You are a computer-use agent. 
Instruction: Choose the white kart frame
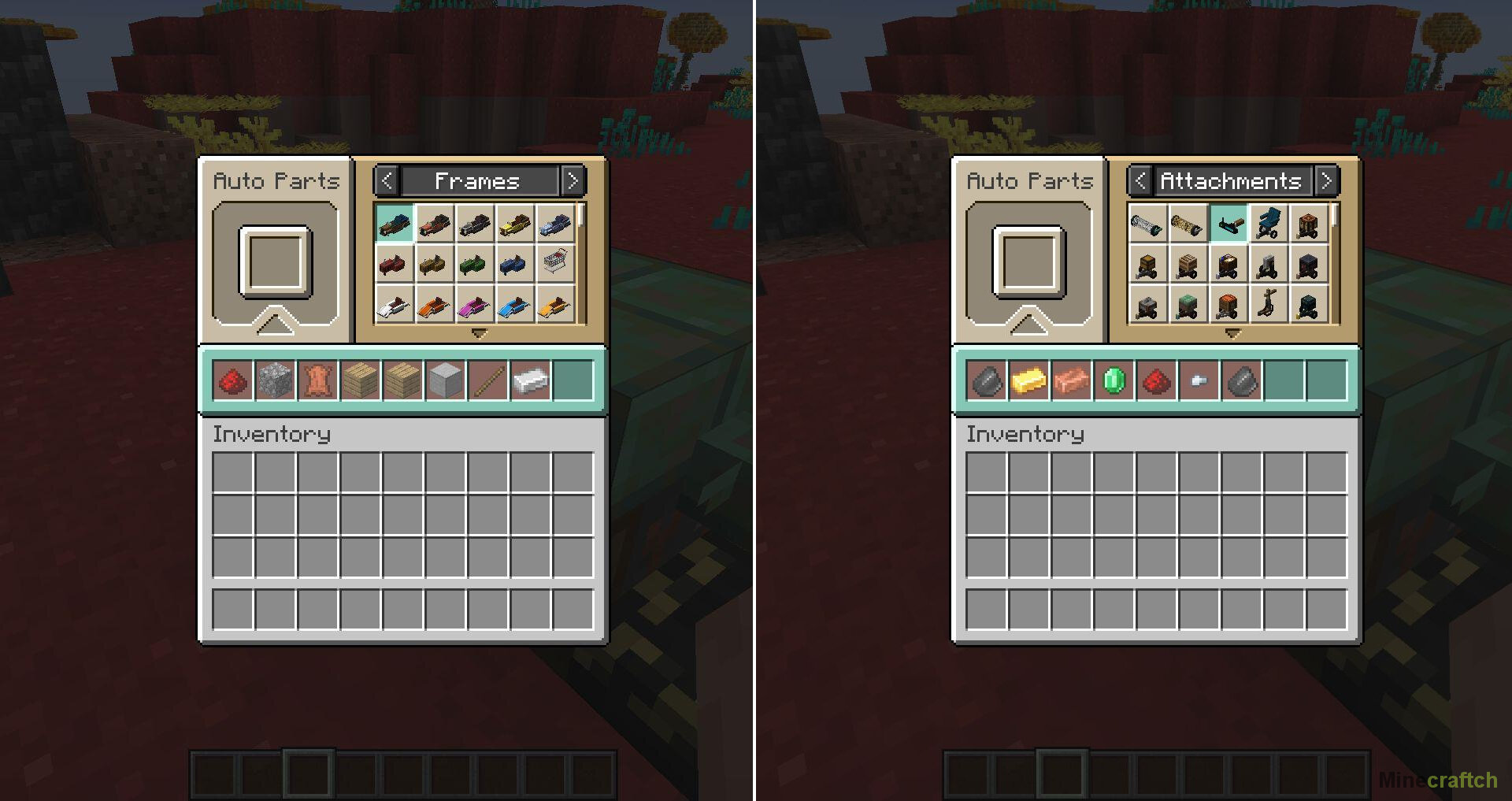[x=395, y=306]
